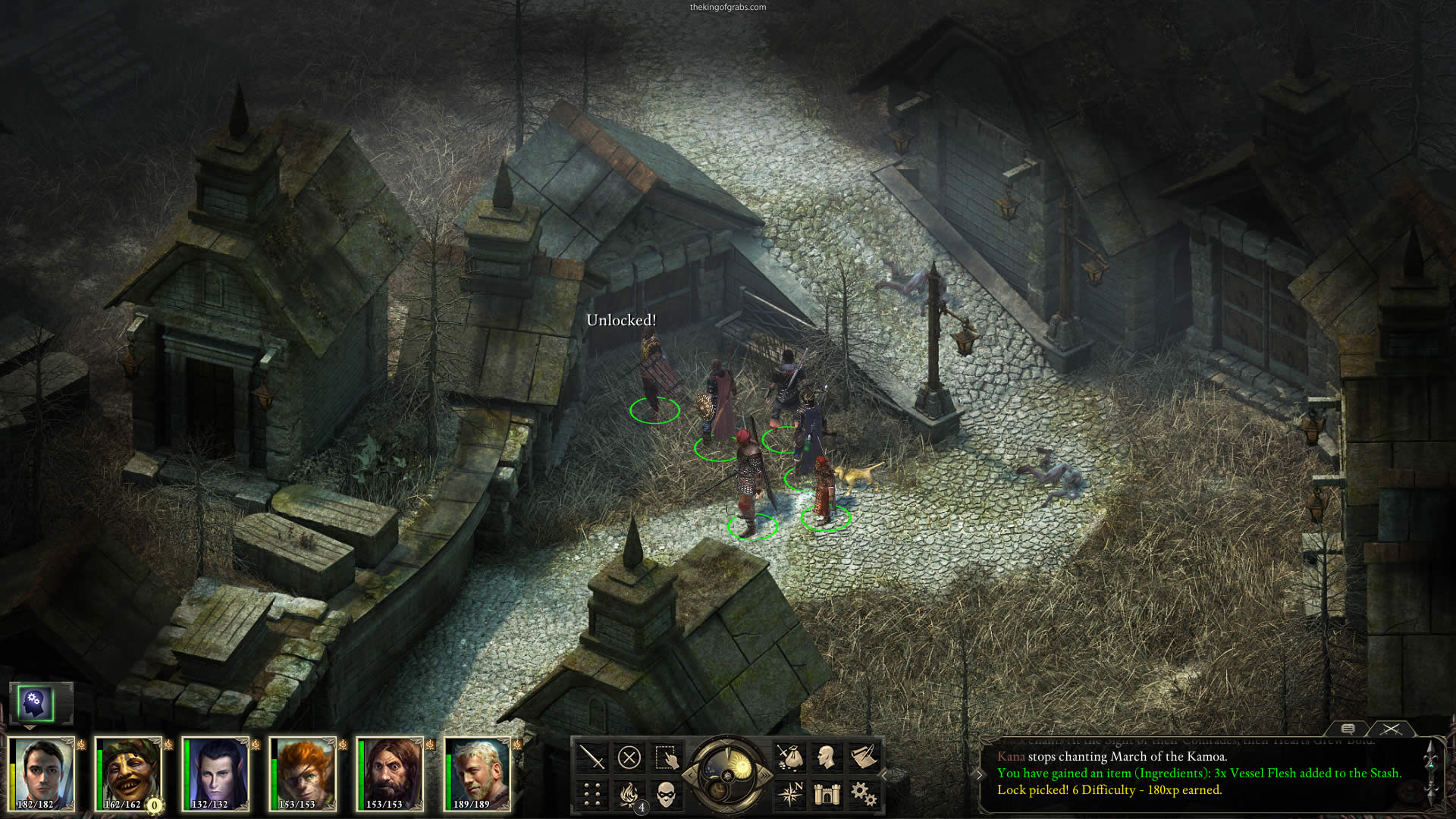Open the area map compass icon
This screenshot has height=819, width=1456.
tap(789, 794)
